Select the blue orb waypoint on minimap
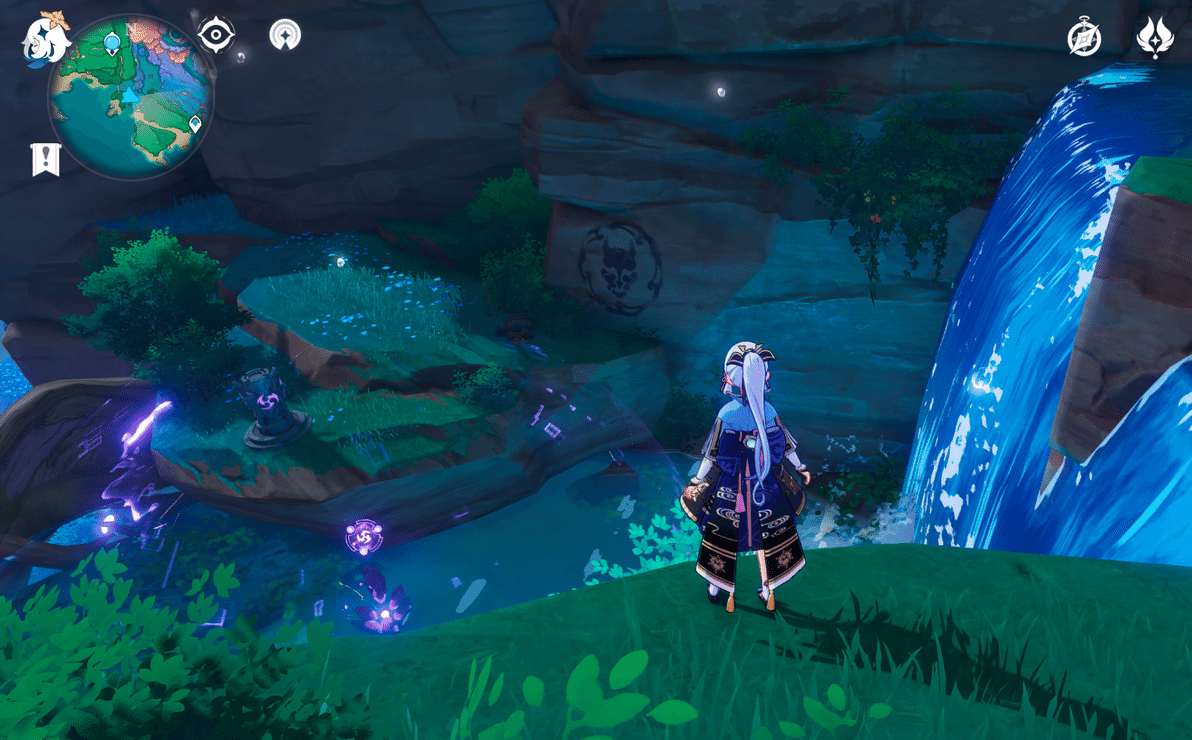 [112, 43]
